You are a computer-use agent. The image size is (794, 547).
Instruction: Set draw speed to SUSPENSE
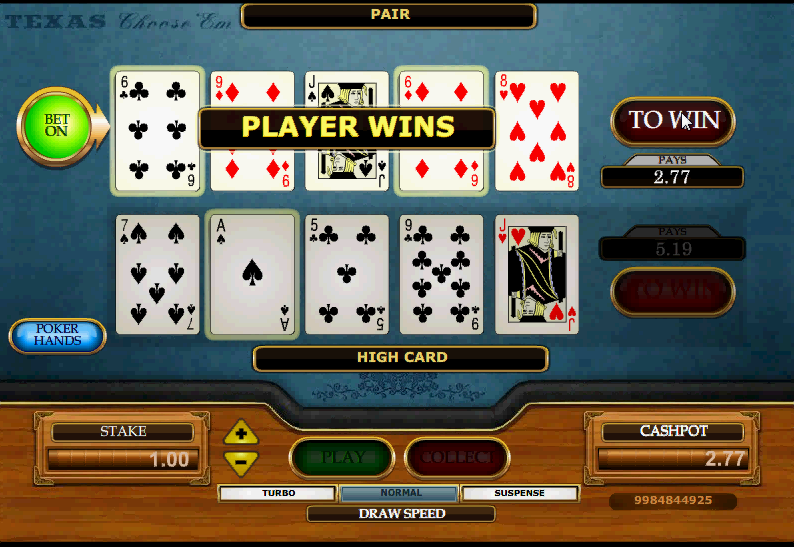pyautogui.click(x=520, y=493)
